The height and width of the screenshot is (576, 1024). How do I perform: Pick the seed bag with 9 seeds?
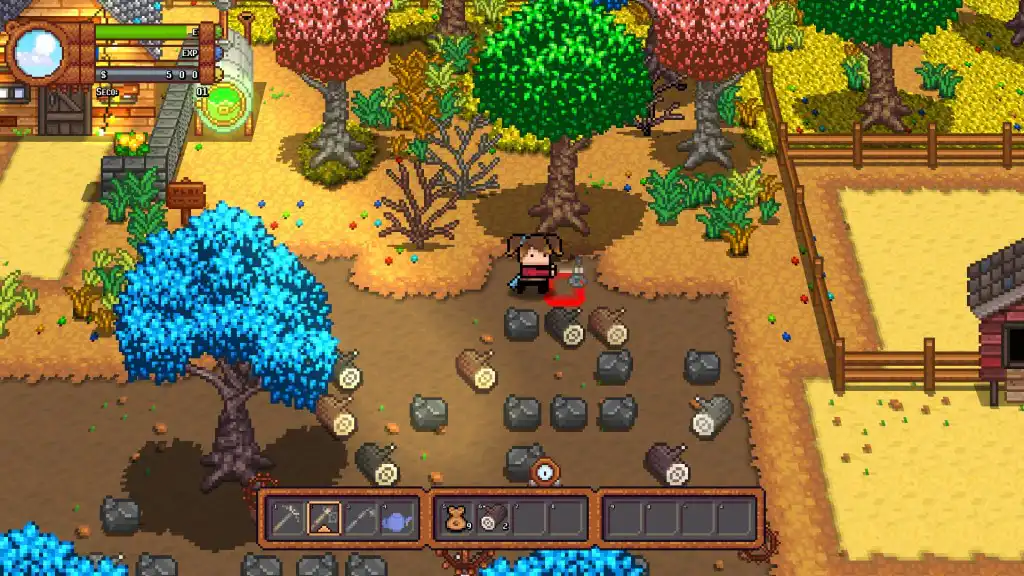(x=457, y=518)
